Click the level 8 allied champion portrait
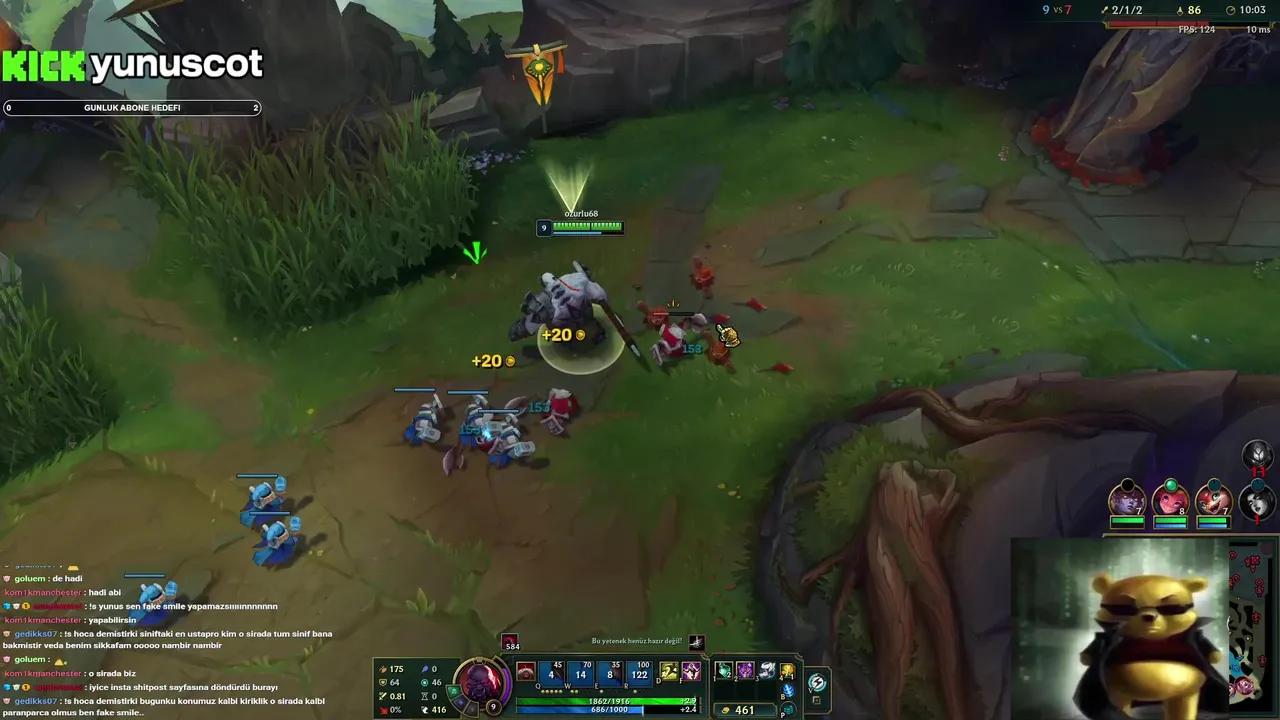 pos(1172,502)
